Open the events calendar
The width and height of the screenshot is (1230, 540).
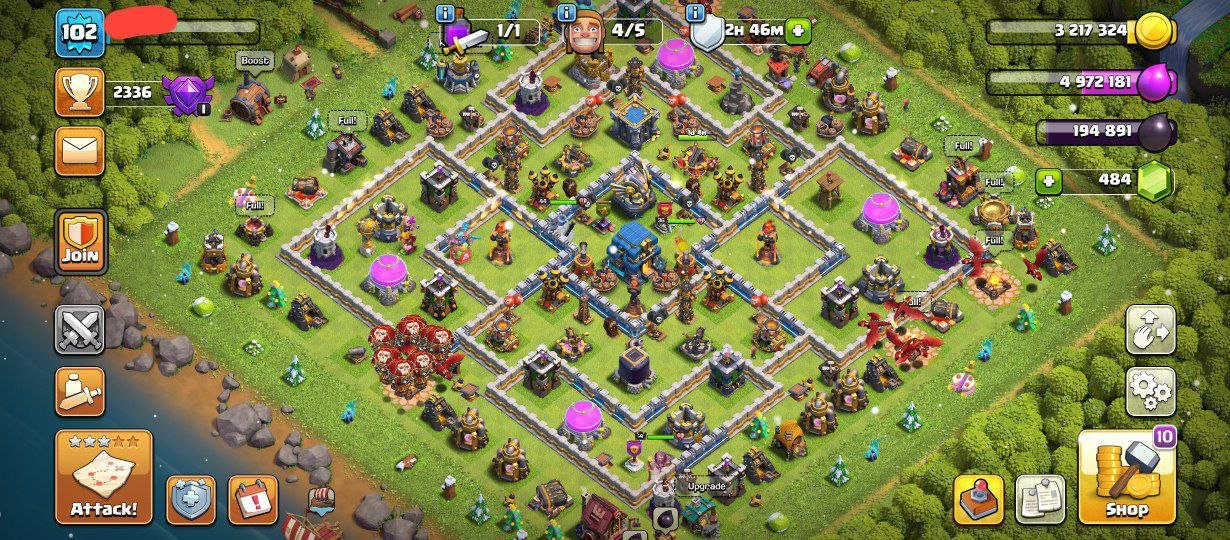pyautogui.click(x=253, y=499)
